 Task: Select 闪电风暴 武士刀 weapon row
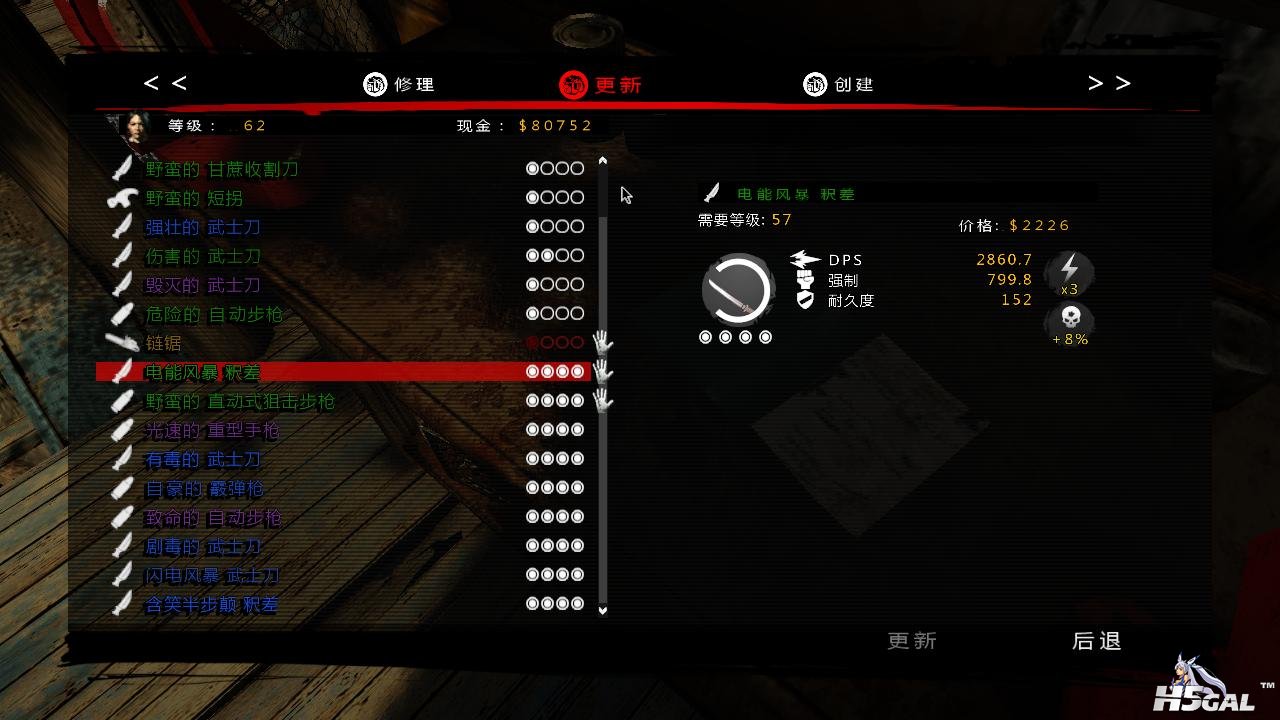tap(212, 576)
